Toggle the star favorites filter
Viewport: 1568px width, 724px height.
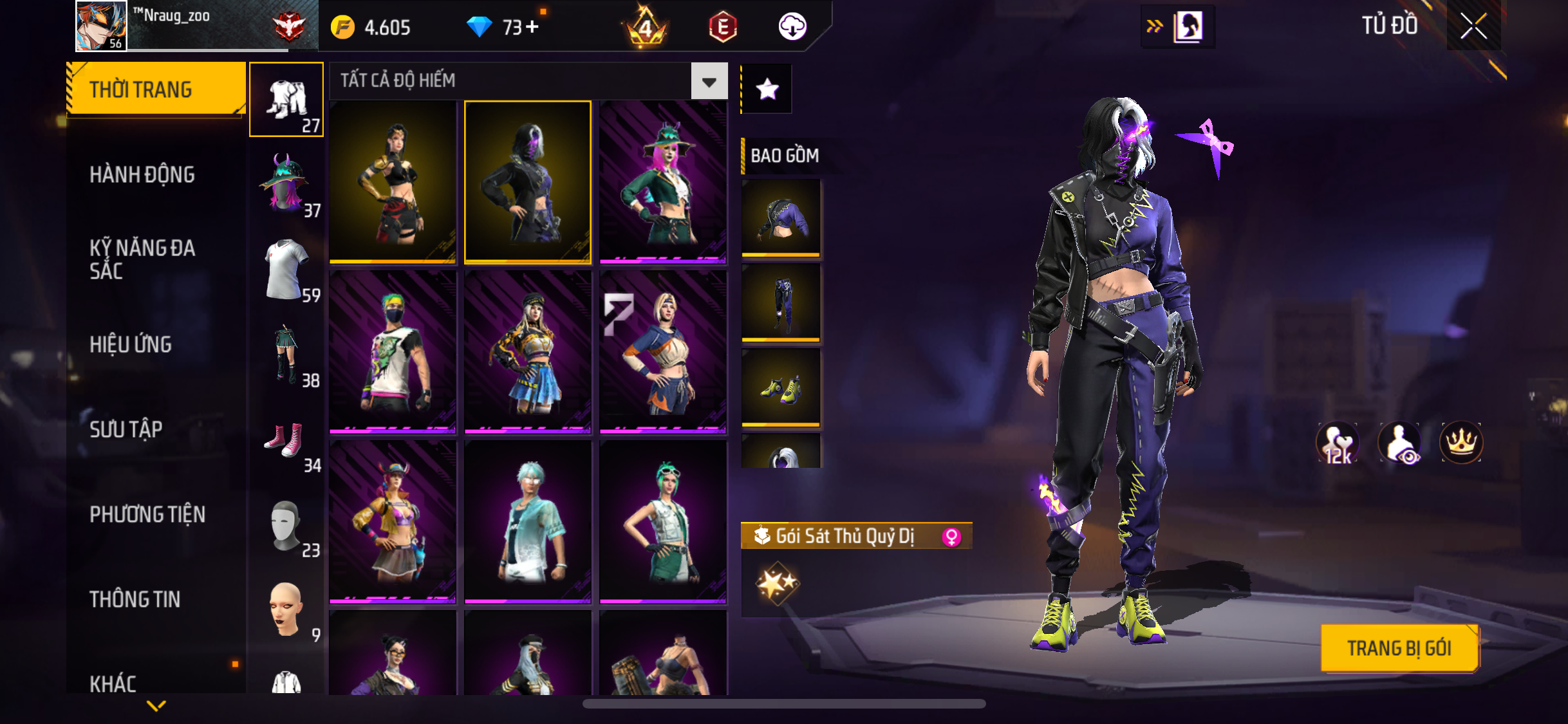767,89
